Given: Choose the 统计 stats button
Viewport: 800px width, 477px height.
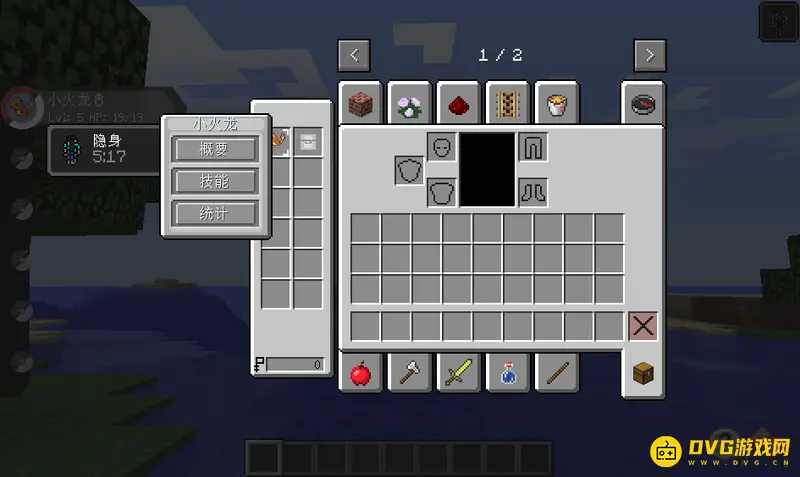Looking at the screenshot, I should tap(215, 213).
